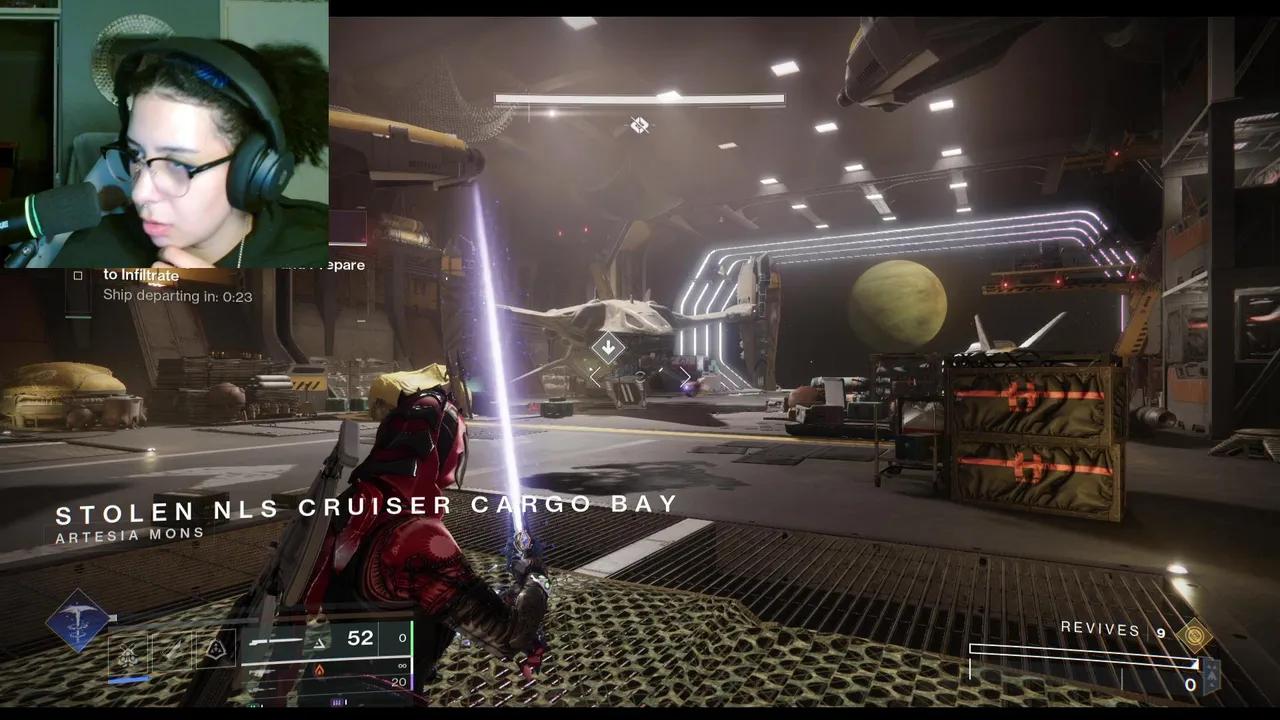Select the 'Ship departing in: 0:23' tracker entry
Viewport: 1280px width, 720px height.
tap(177, 296)
